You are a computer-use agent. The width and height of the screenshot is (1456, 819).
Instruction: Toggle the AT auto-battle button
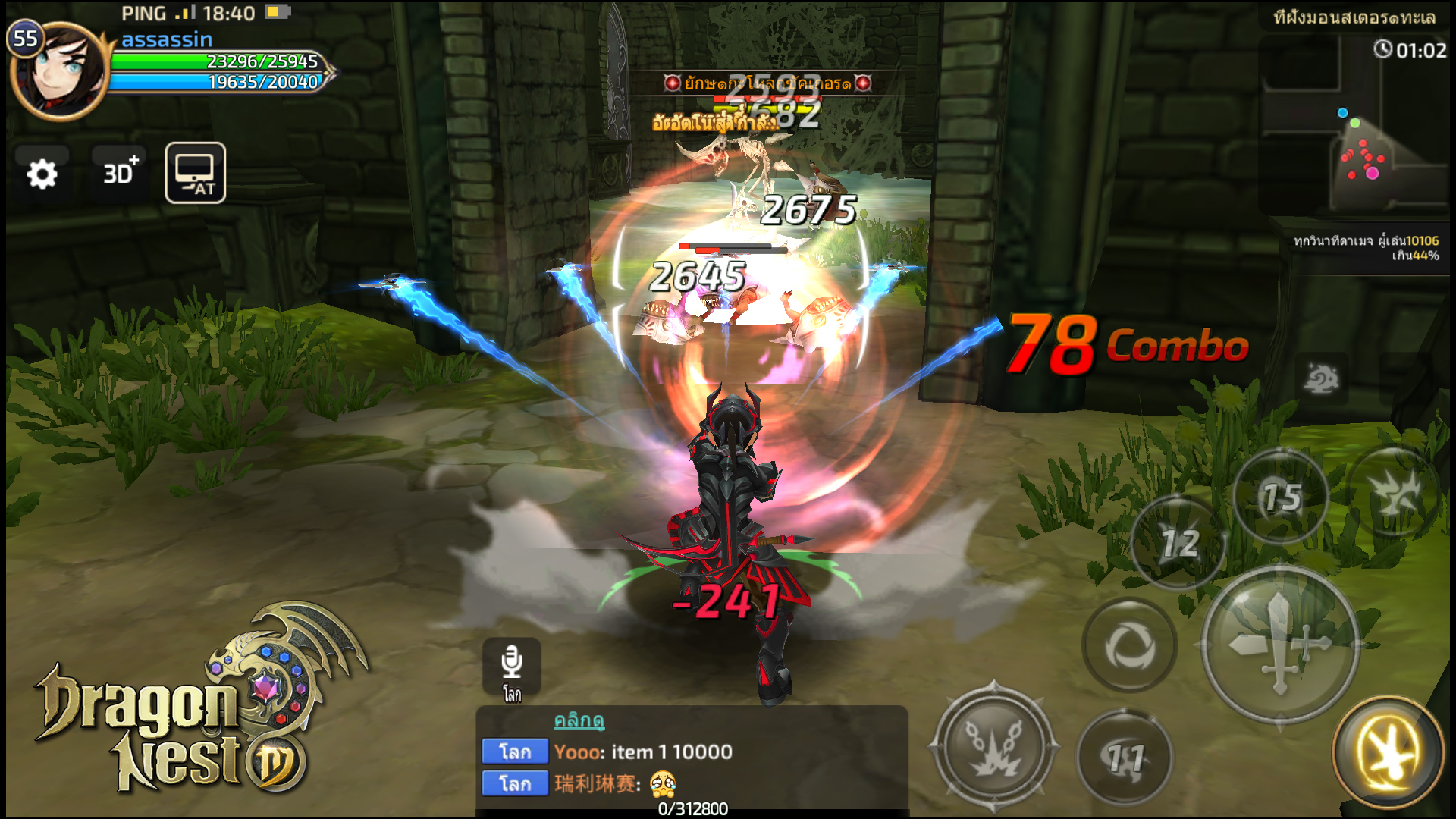click(196, 173)
